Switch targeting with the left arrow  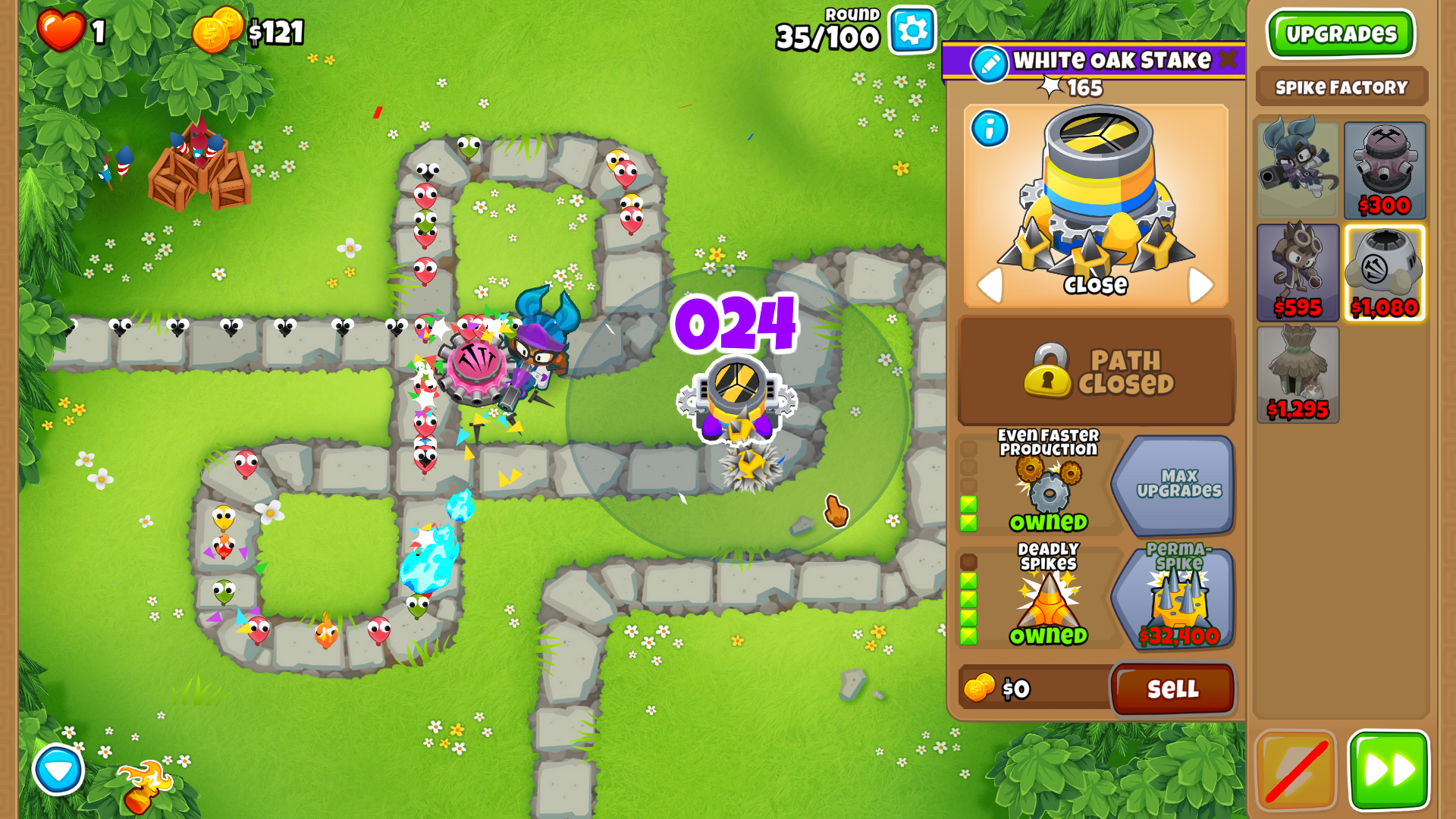point(989,285)
